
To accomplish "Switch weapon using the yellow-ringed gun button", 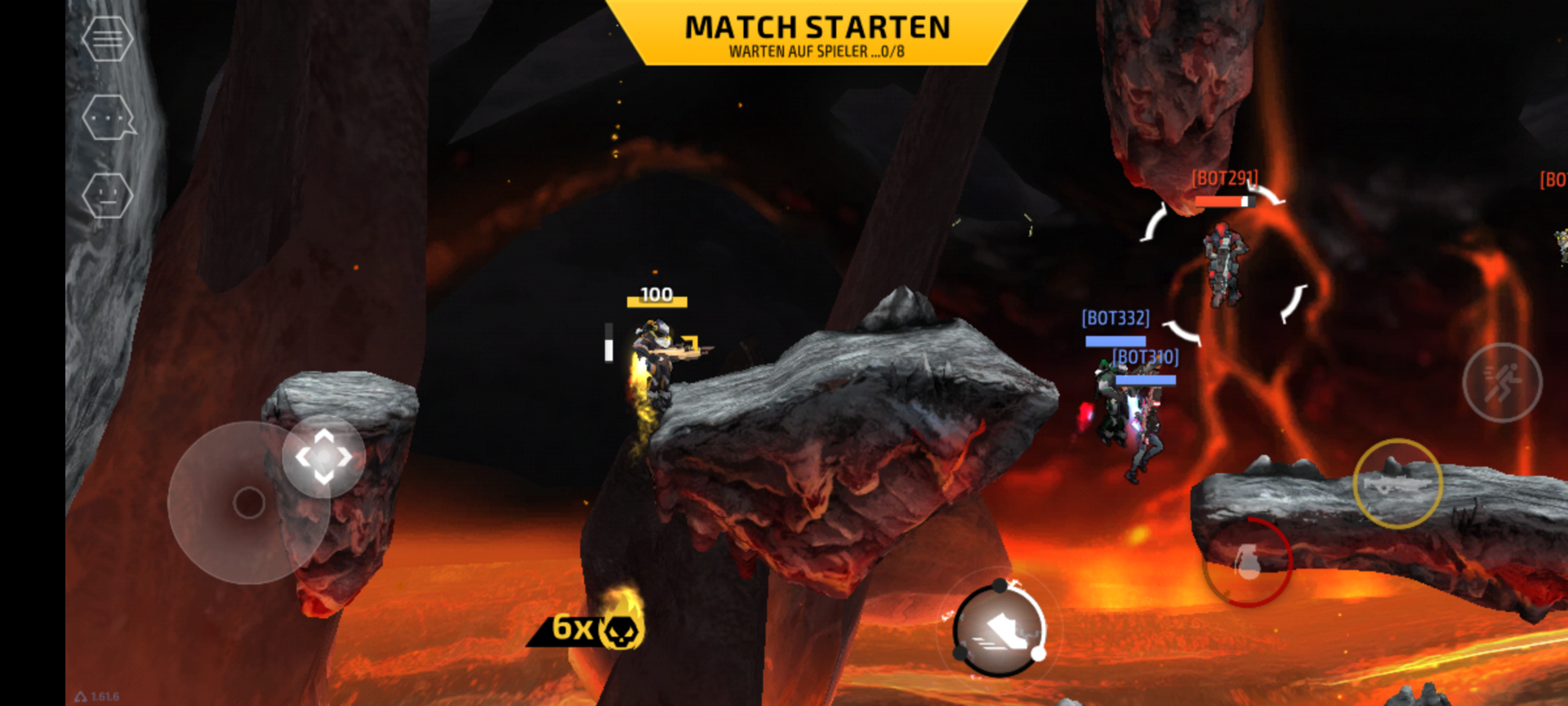I will click(x=1397, y=484).
